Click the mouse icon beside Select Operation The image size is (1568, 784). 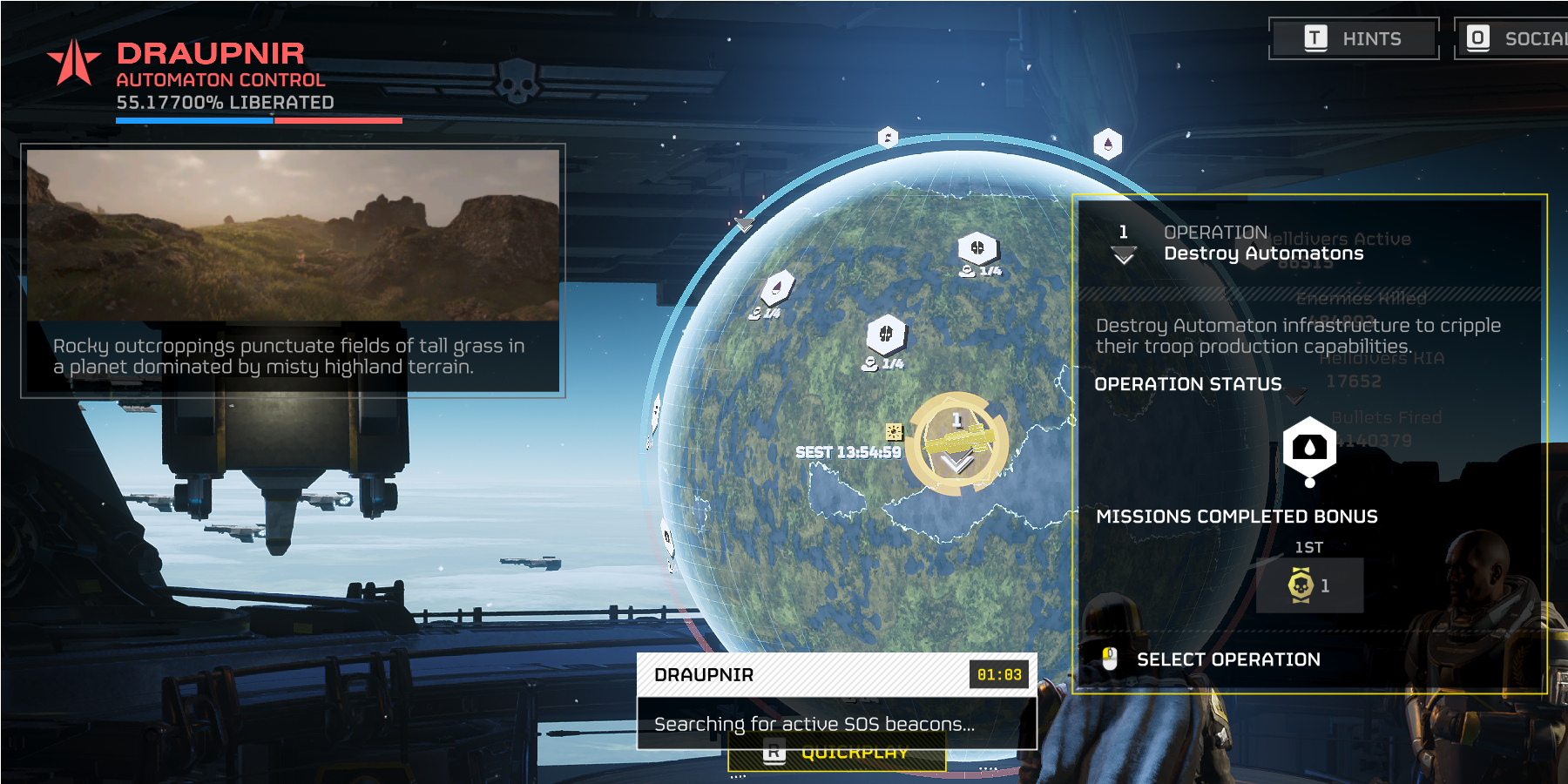tap(1110, 659)
